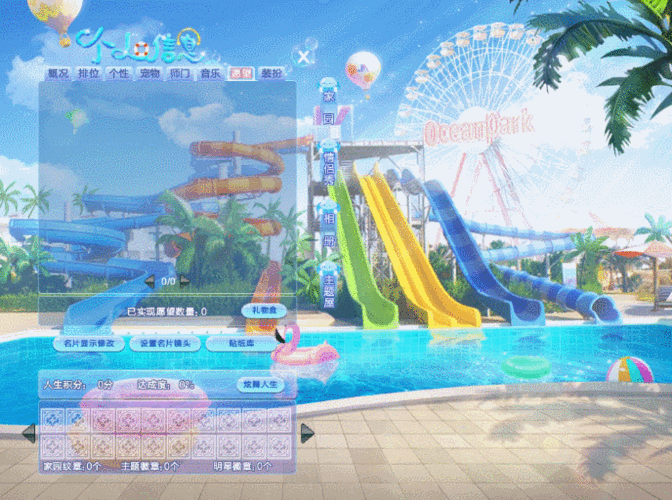Switch to the 装扮 dress-up tab

[x=271, y=74]
